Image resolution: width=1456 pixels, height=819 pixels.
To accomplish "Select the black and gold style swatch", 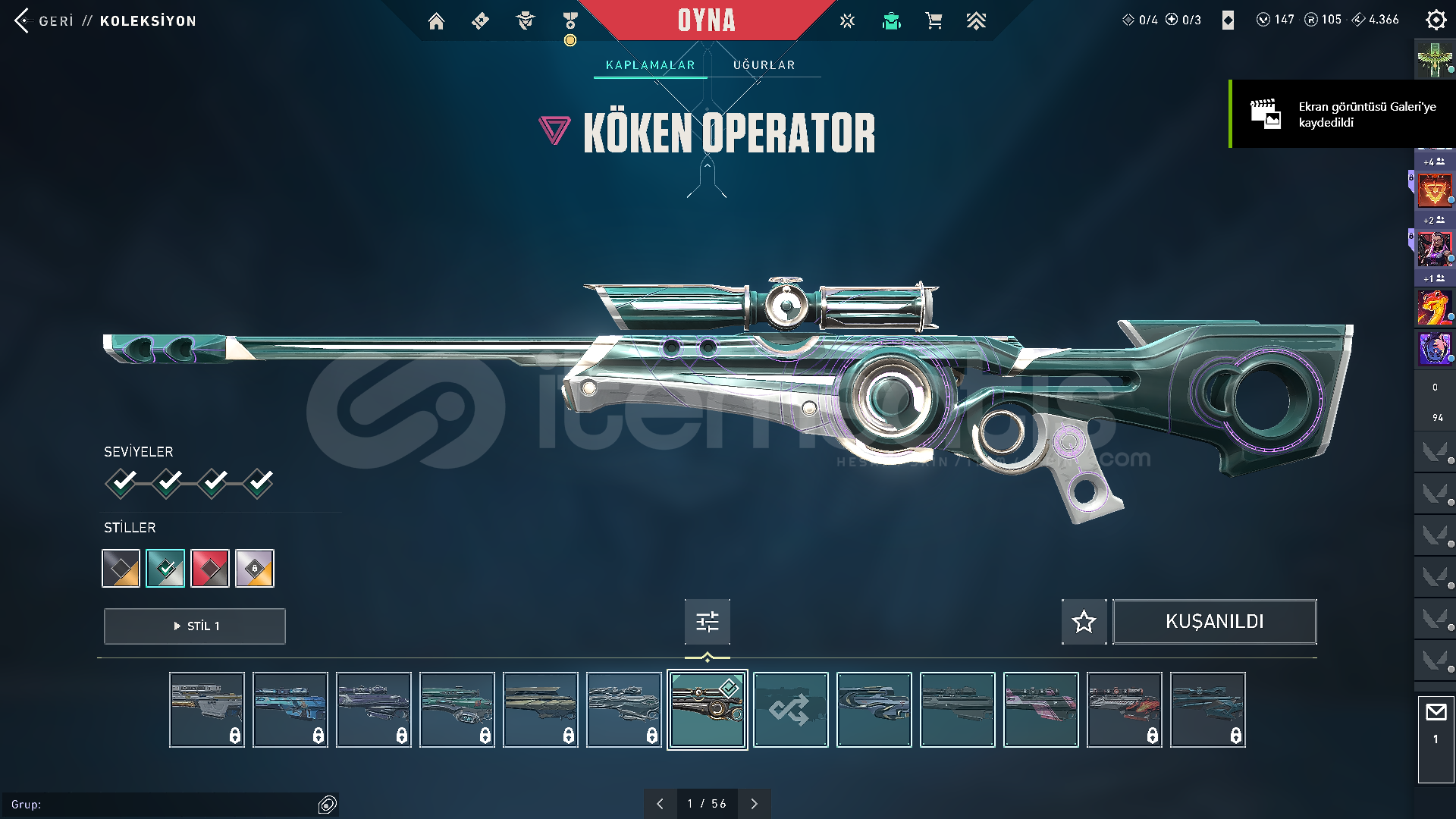I will coord(121,568).
